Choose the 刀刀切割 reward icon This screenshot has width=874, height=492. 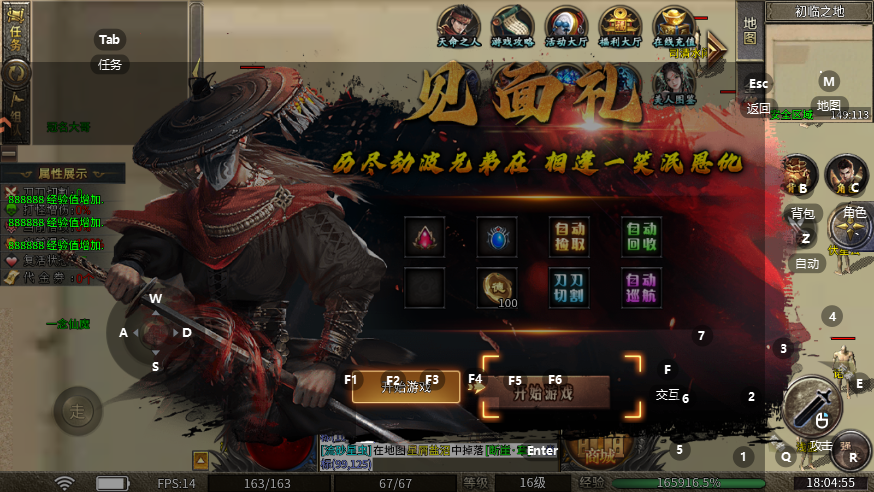(x=569, y=287)
